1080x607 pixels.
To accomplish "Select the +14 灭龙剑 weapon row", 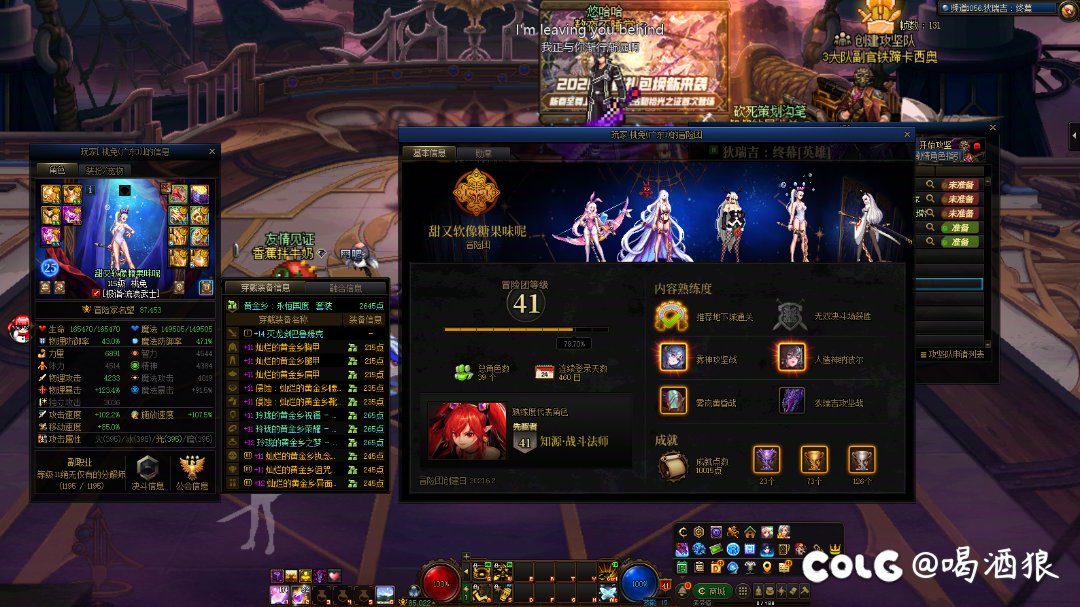I will click(x=290, y=333).
